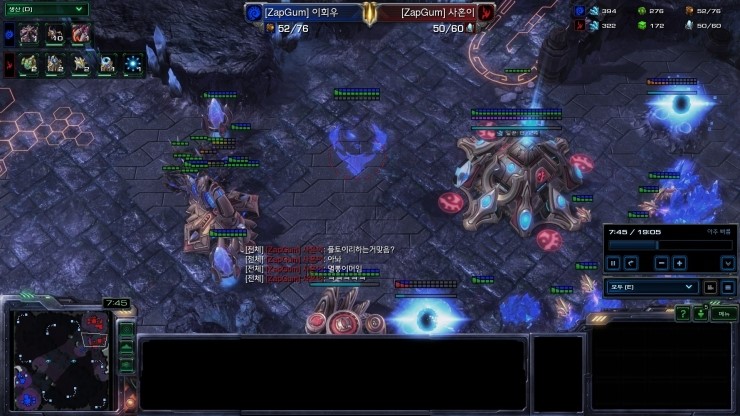Collapse the replay panel with chevron button
The image size is (740, 416).
pyautogui.click(x=726, y=263)
